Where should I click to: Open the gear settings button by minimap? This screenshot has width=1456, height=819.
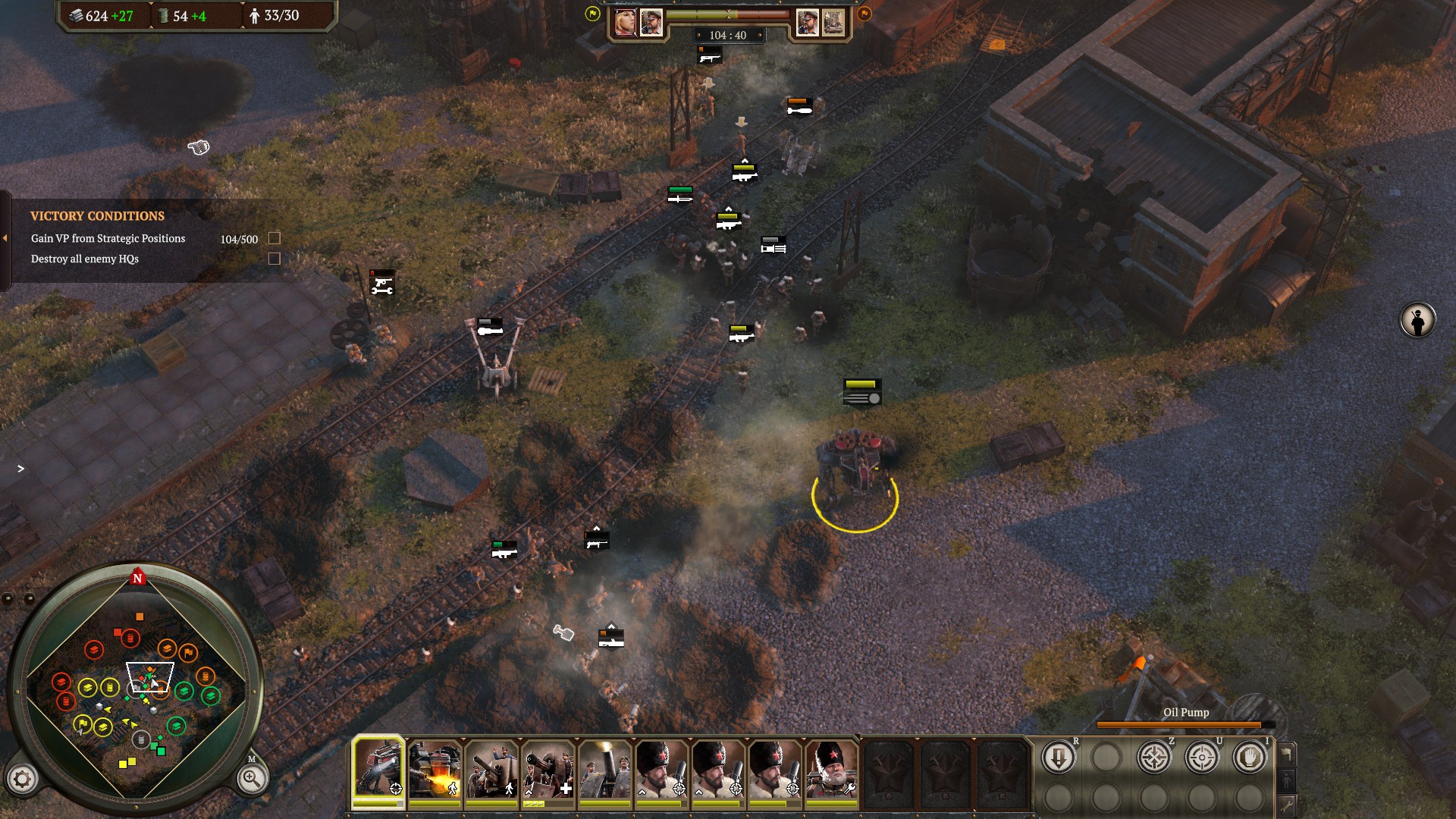(x=22, y=779)
